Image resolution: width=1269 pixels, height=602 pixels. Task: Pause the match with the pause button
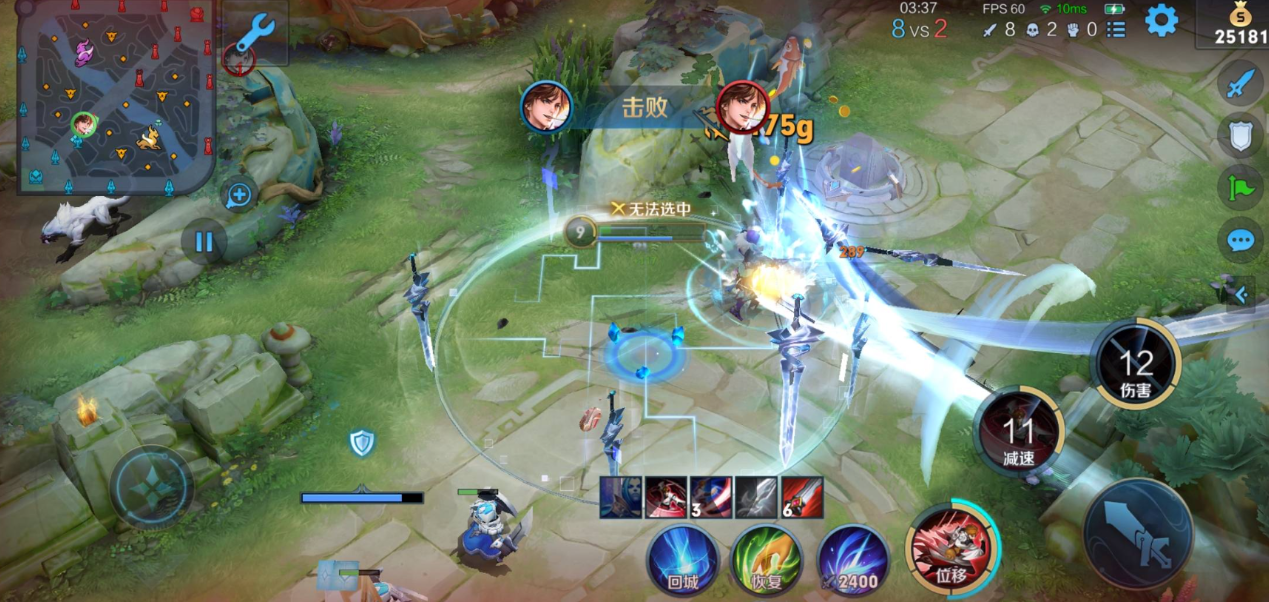tap(204, 241)
